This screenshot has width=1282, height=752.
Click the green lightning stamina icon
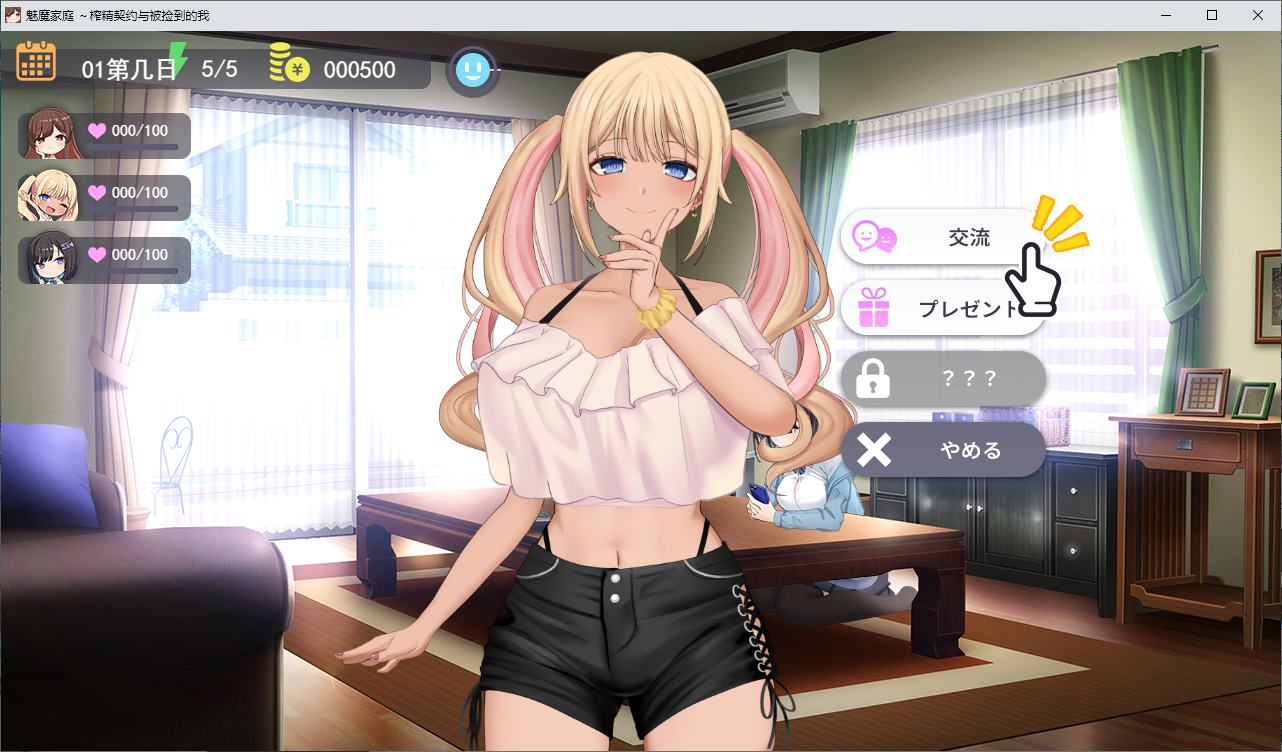(178, 60)
